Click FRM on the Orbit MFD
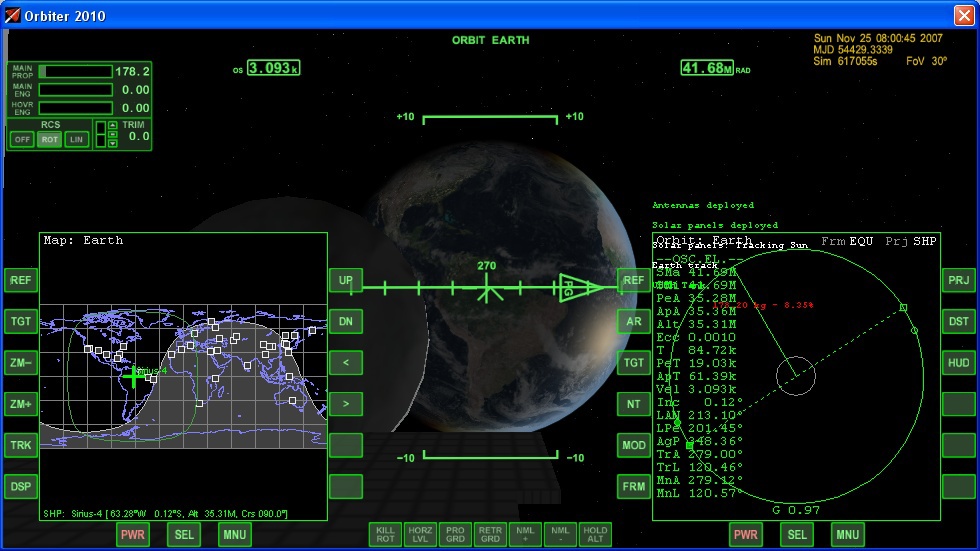 [634, 487]
